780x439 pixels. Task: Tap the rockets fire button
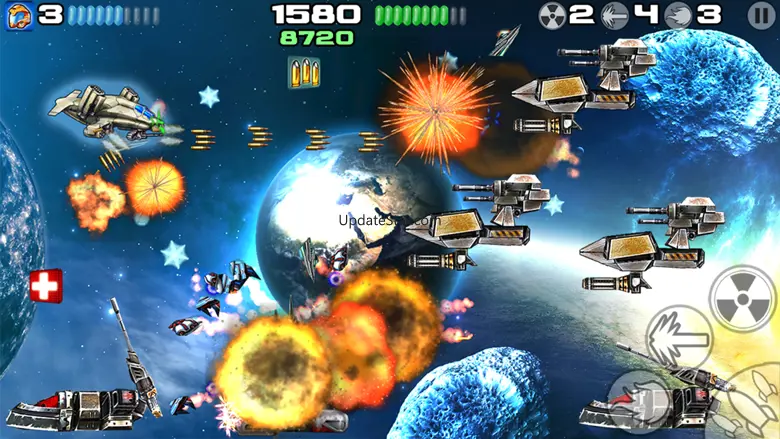coord(753,408)
